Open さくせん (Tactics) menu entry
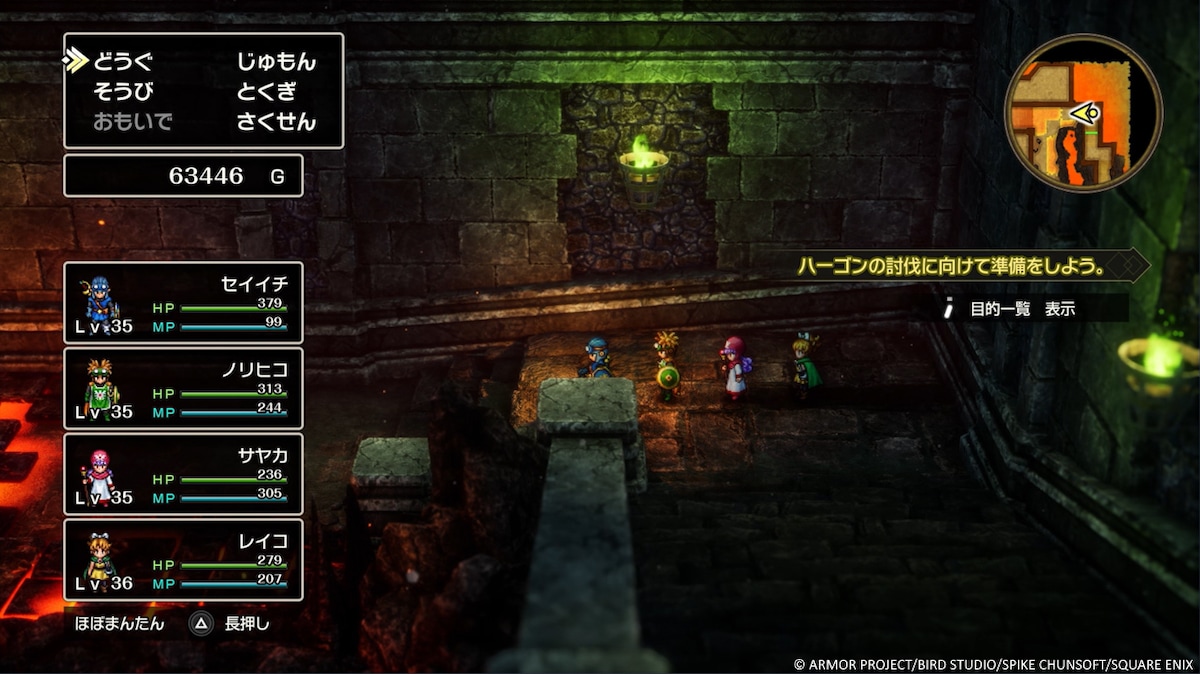 click(x=276, y=122)
